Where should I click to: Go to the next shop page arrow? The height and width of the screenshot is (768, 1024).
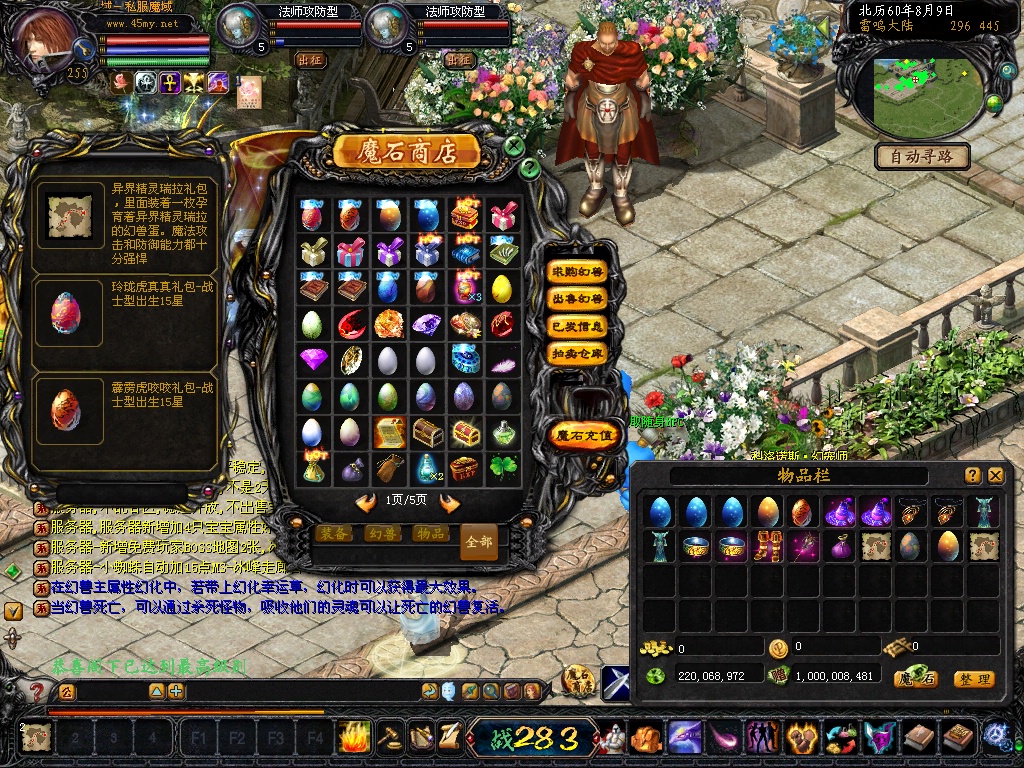tap(449, 503)
